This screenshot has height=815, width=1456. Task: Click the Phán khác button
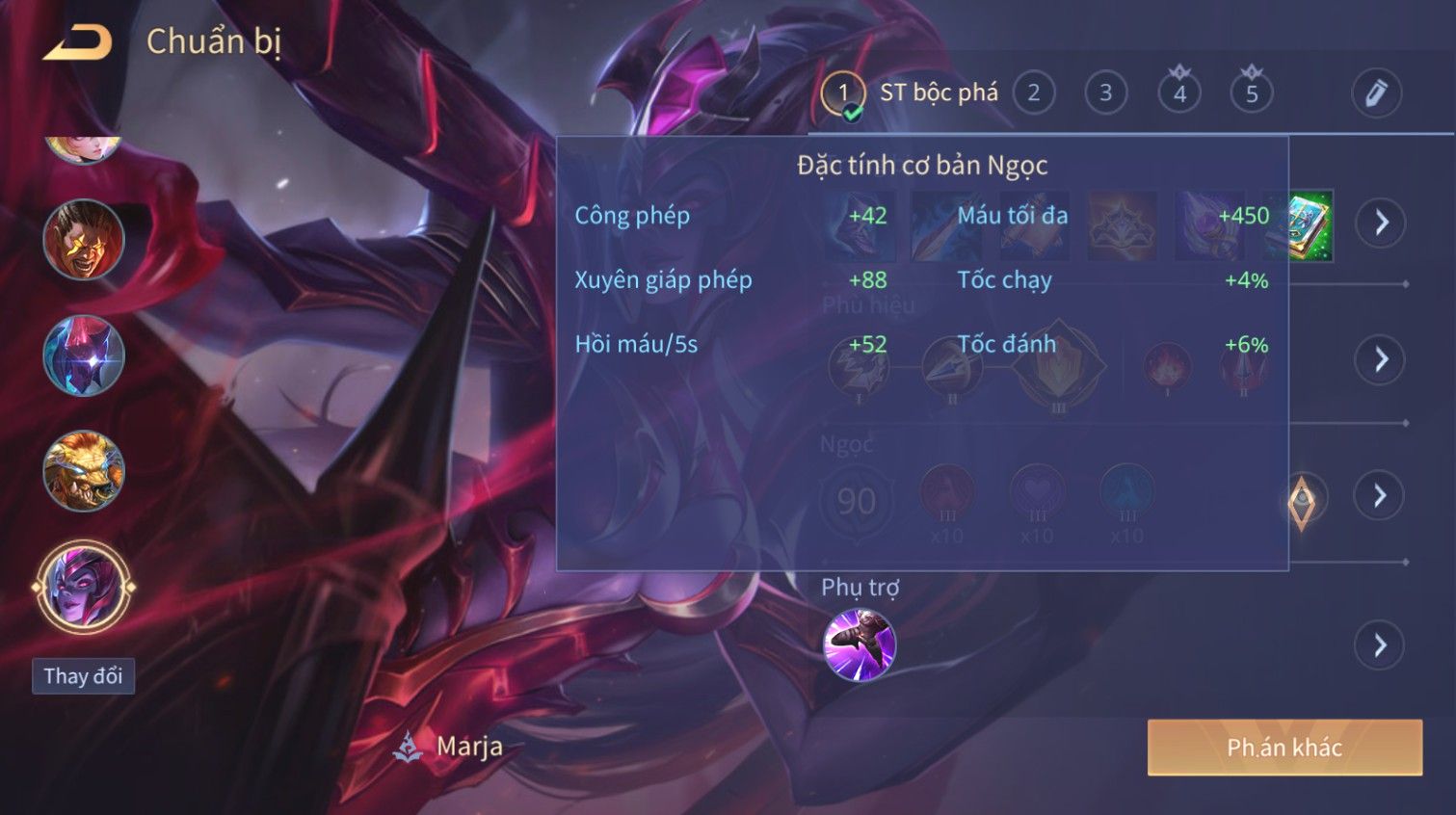tap(1284, 748)
